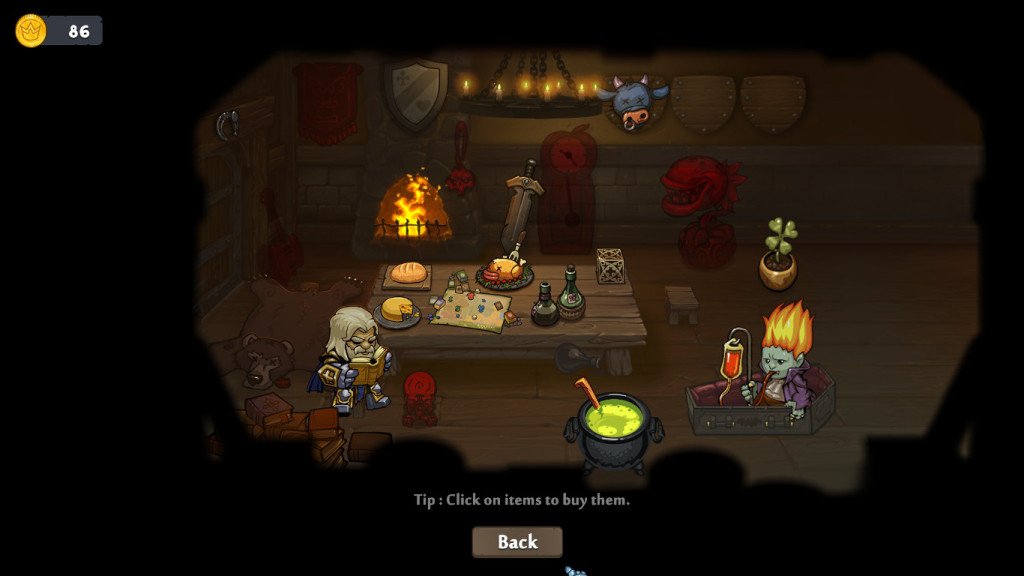This screenshot has width=1024, height=576.
Task: Purchase the cheese wheel on the plate
Action: click(397, 310)
